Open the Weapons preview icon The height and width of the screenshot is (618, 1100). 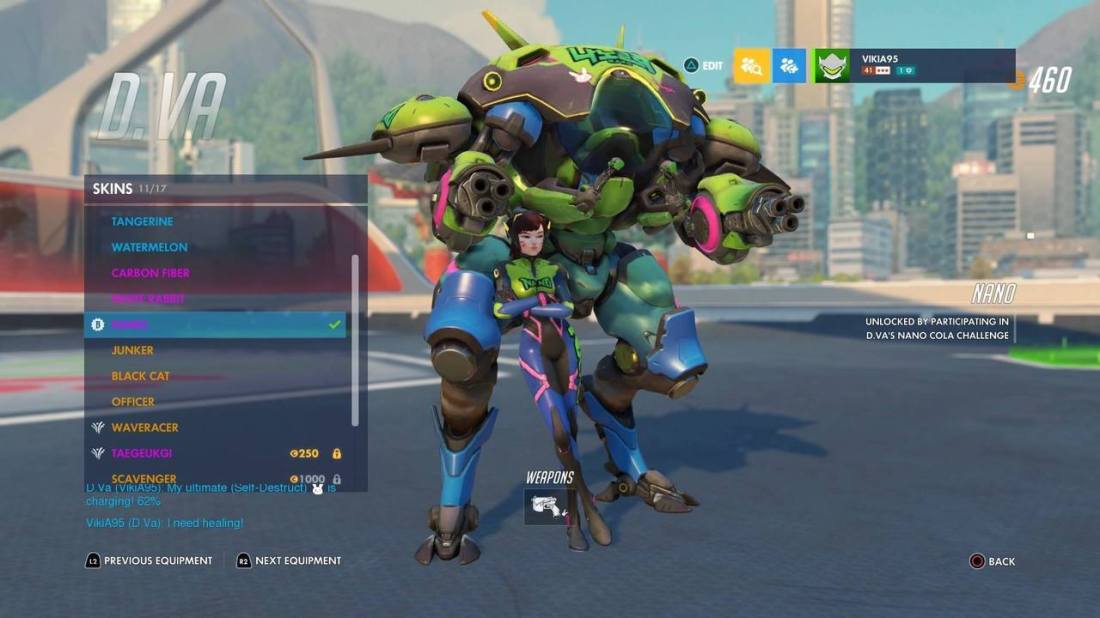point(549,506)
